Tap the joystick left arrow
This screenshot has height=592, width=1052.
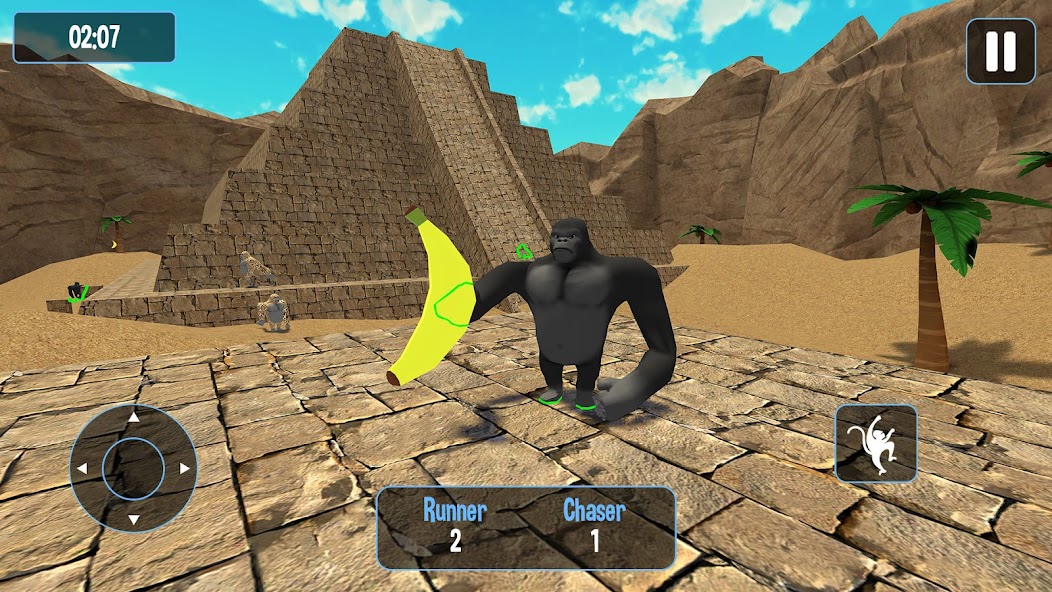coord(82,468)
